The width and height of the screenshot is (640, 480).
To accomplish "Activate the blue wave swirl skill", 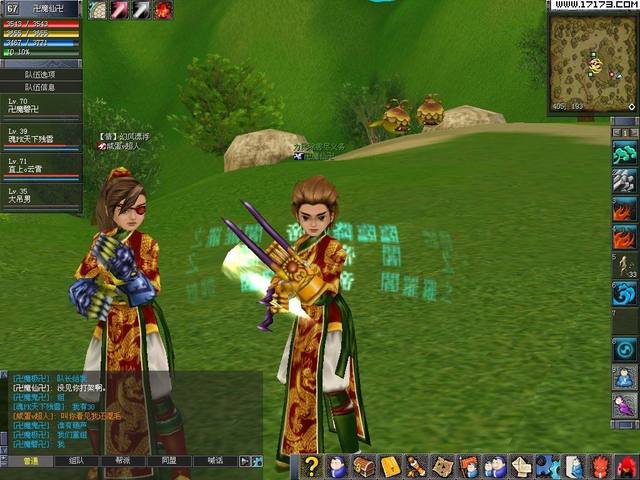I will (624, 293).
